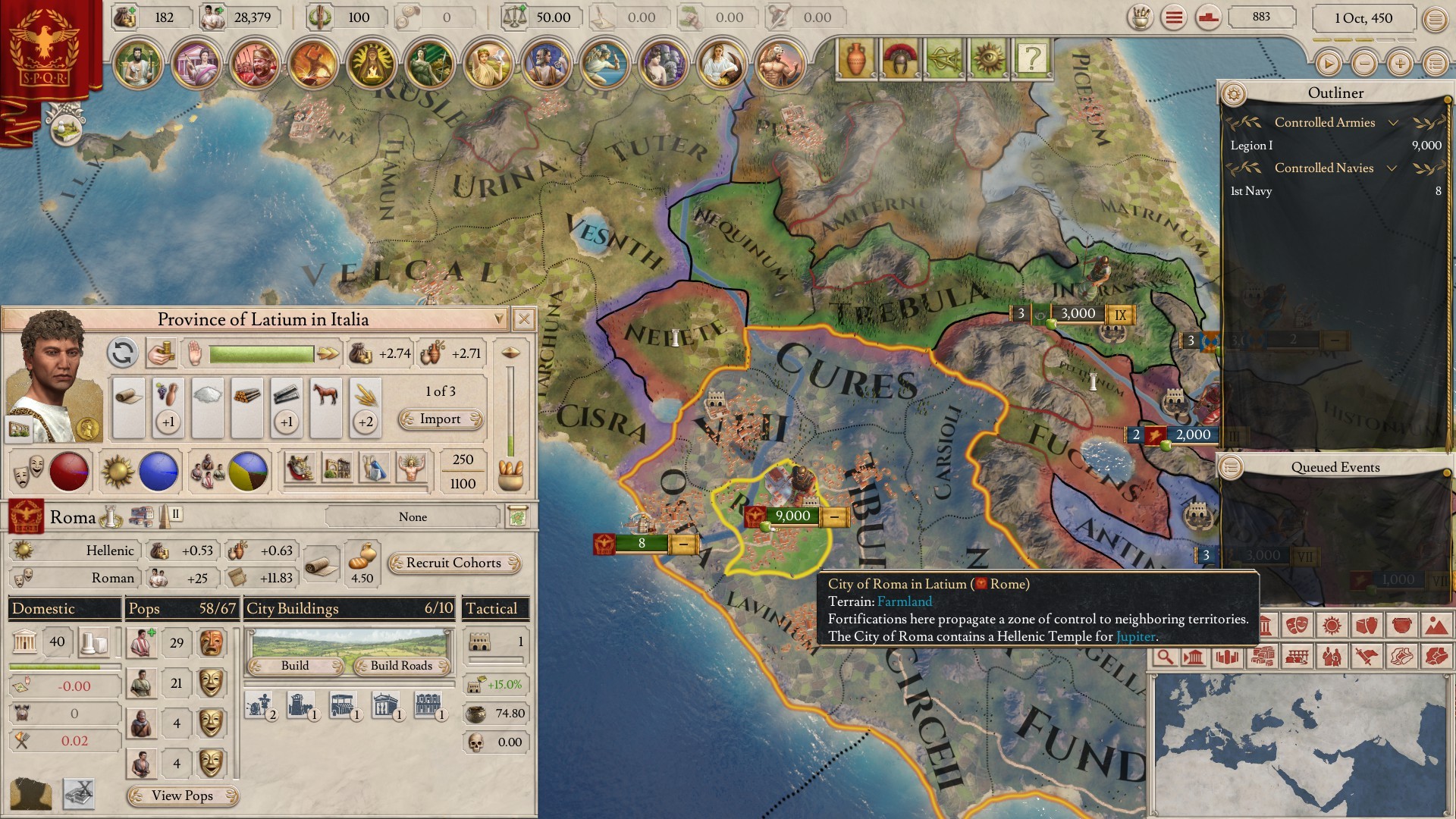Click the Build button for city buildings
The height and width of the screenshot is (819, 1456).
[295, 665]
